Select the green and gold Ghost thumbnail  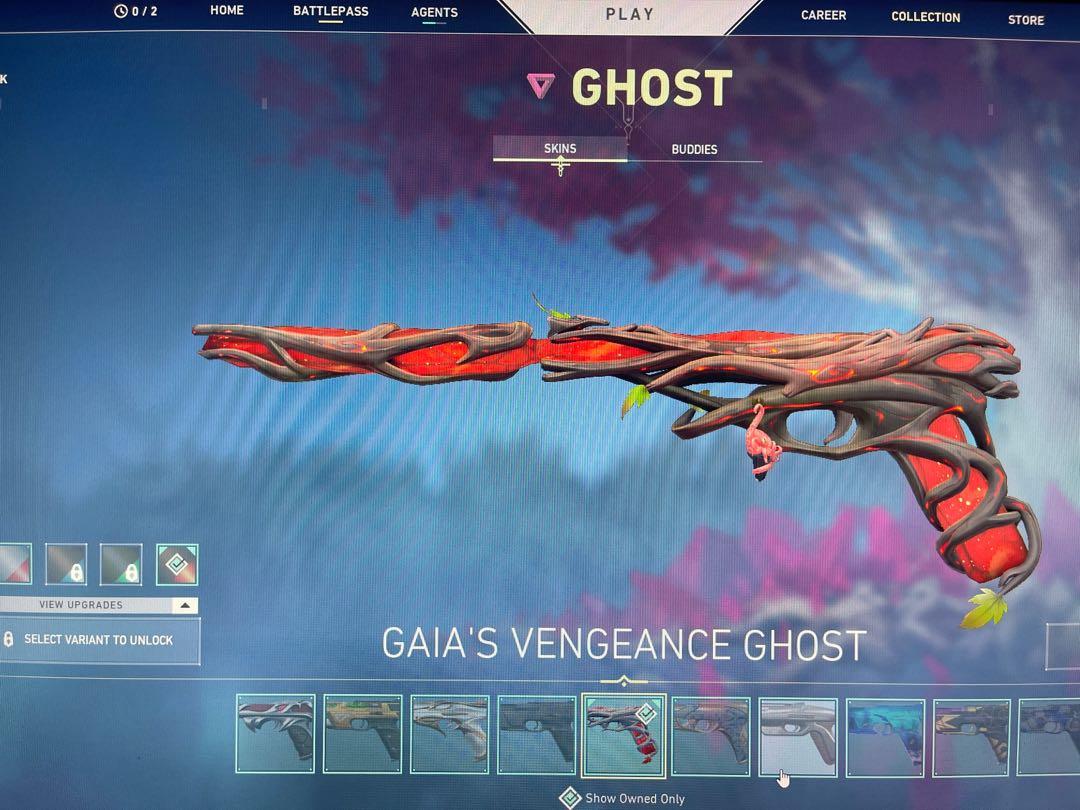[363, 735]
